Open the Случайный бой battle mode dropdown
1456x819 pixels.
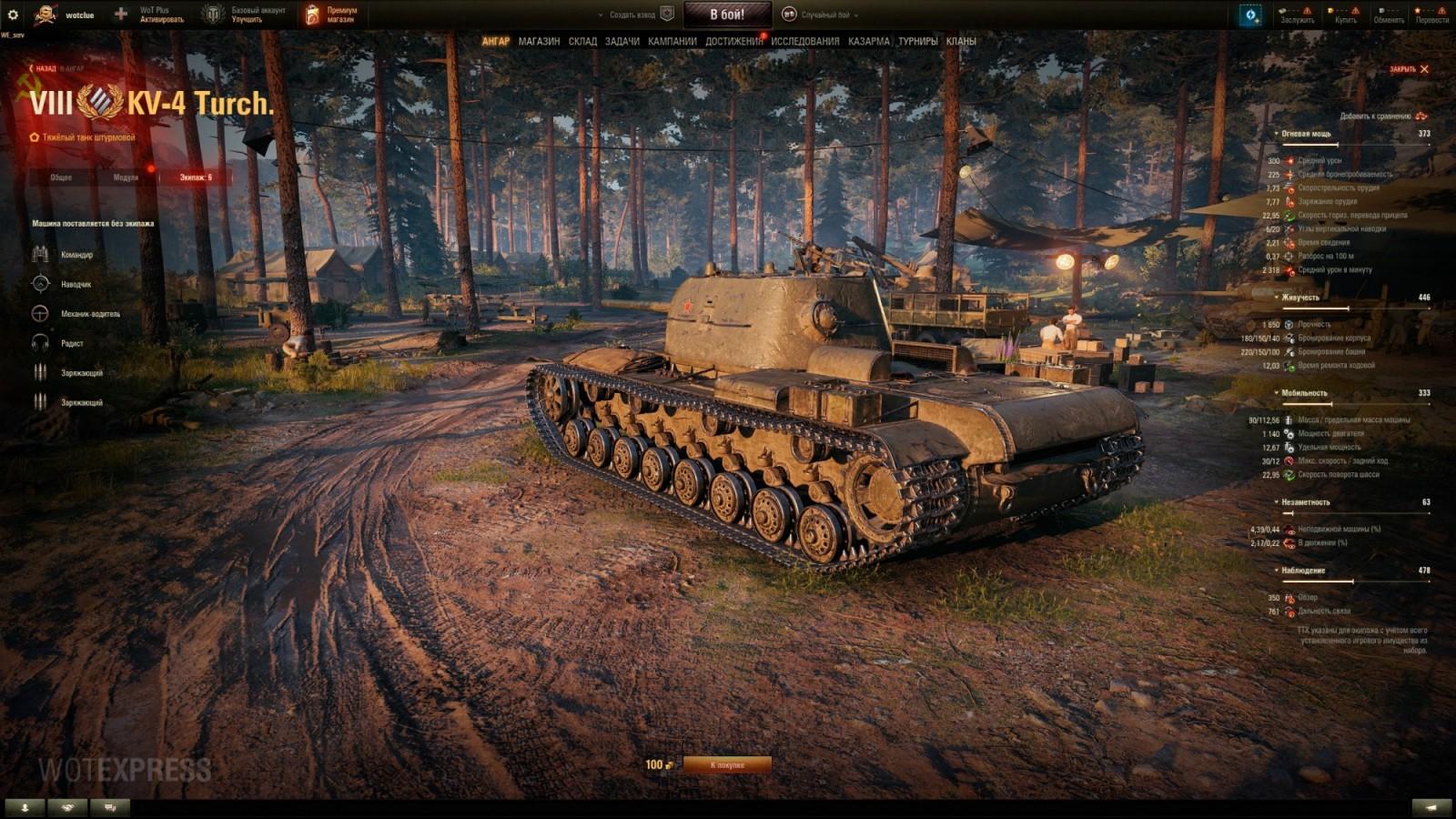(824, 14)
